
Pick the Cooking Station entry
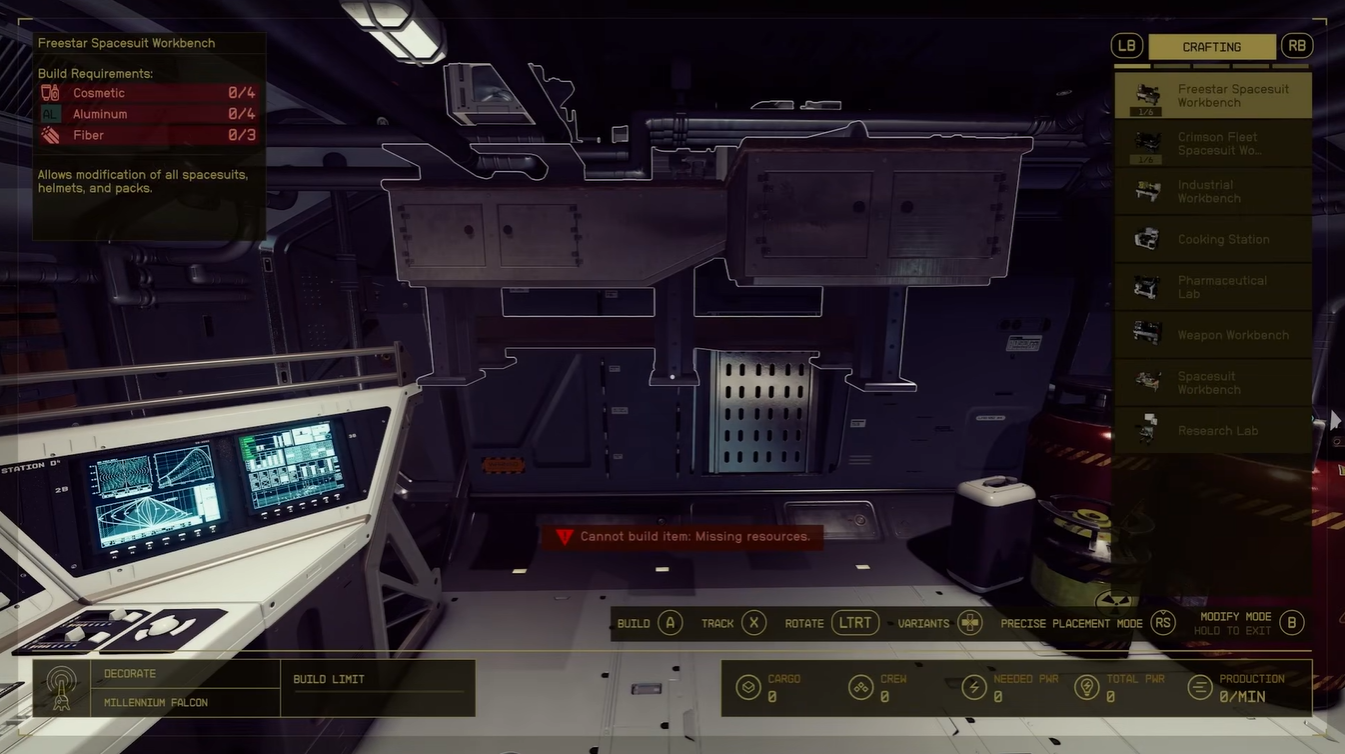pos(1213,239)
